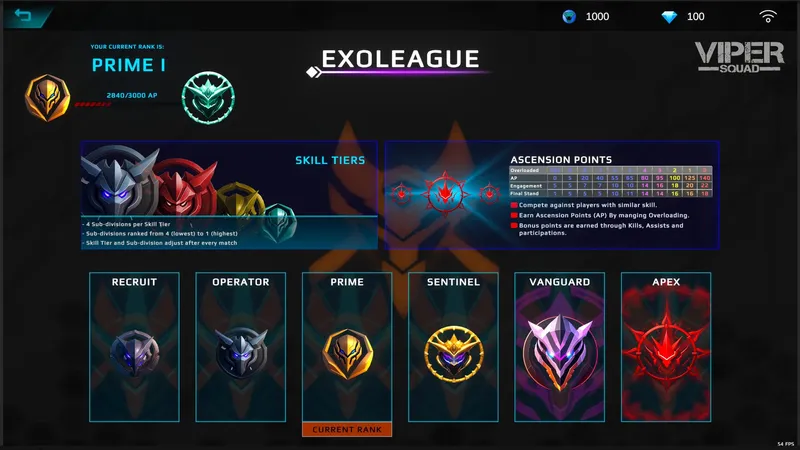
Task: Open the Skill Tiers info panel
Action: click(x=229, y=195)
